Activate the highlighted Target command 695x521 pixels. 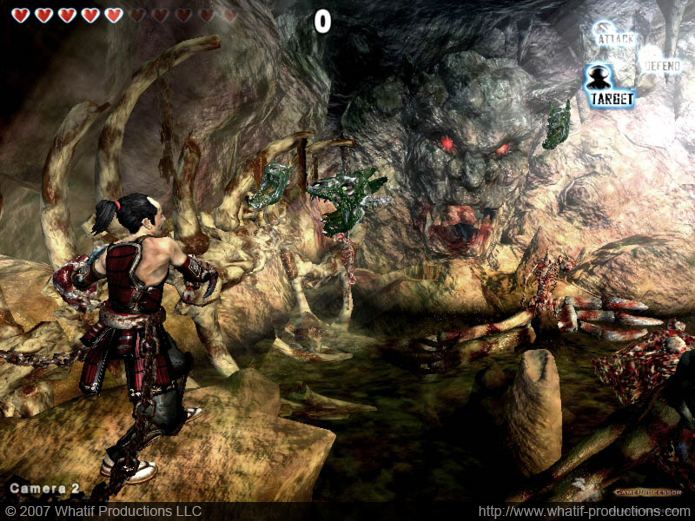tap(610, 86)
